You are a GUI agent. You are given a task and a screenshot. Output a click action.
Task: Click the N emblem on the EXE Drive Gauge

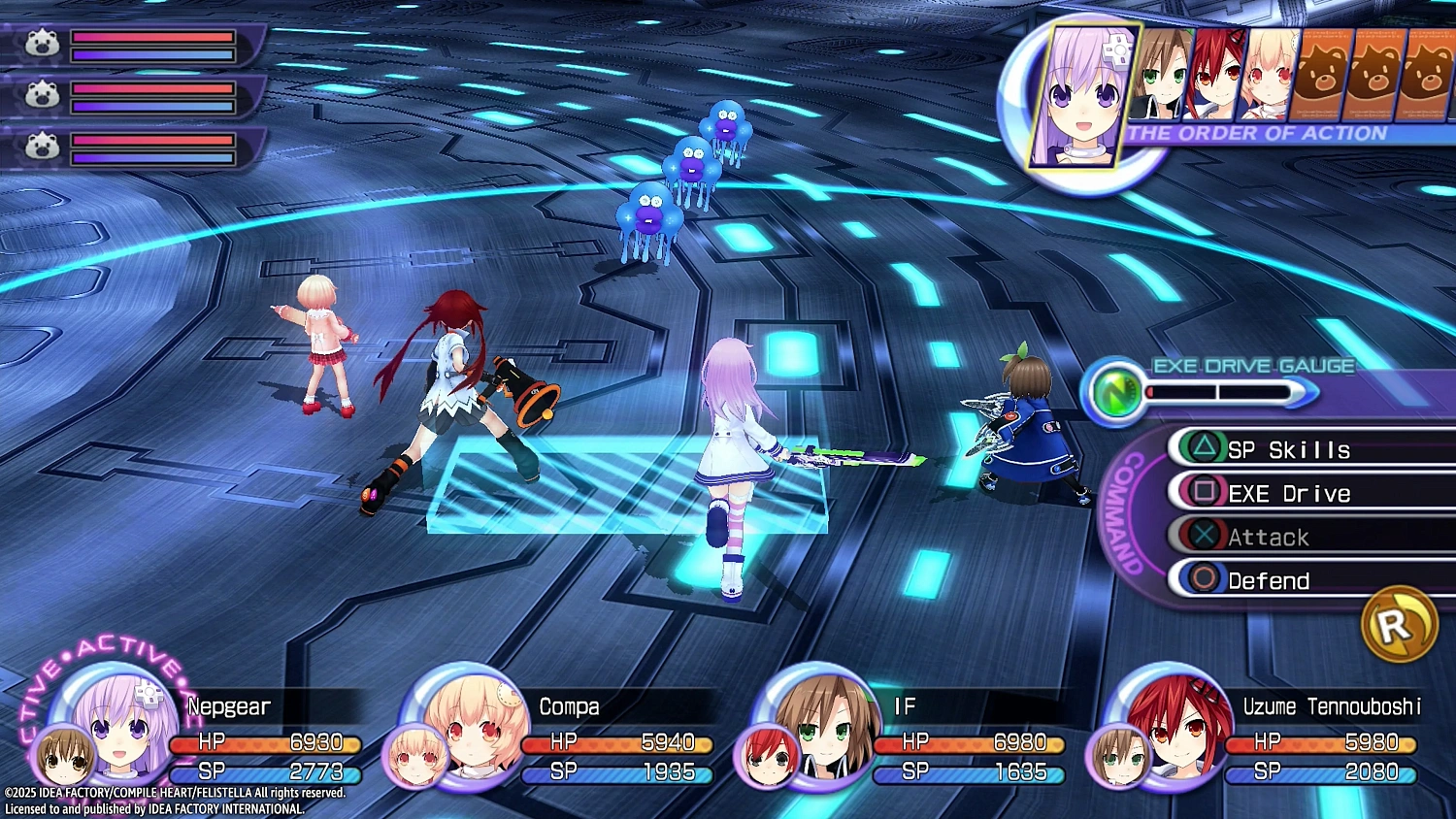point(1118,392)
